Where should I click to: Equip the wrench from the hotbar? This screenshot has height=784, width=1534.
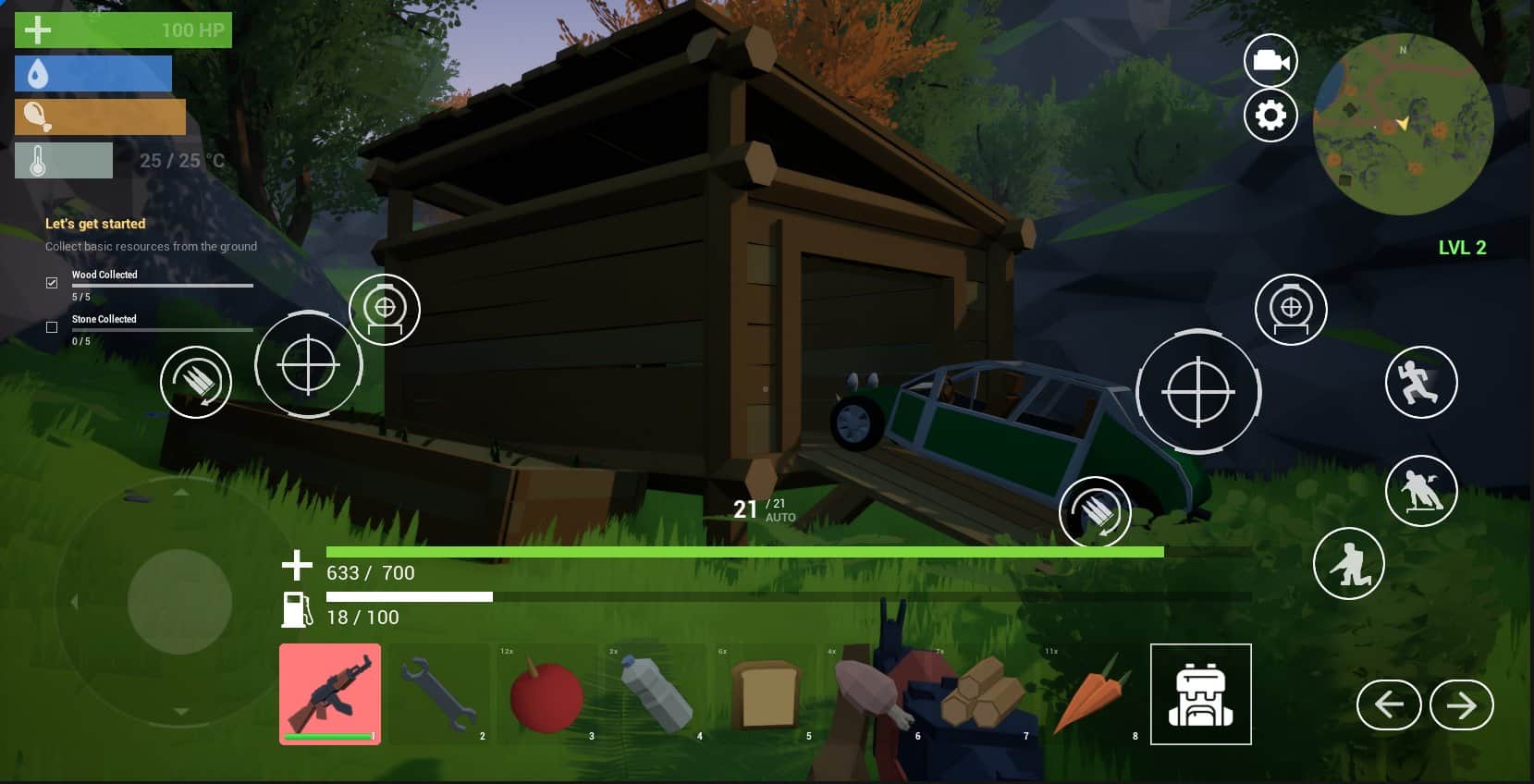(438, 694)
